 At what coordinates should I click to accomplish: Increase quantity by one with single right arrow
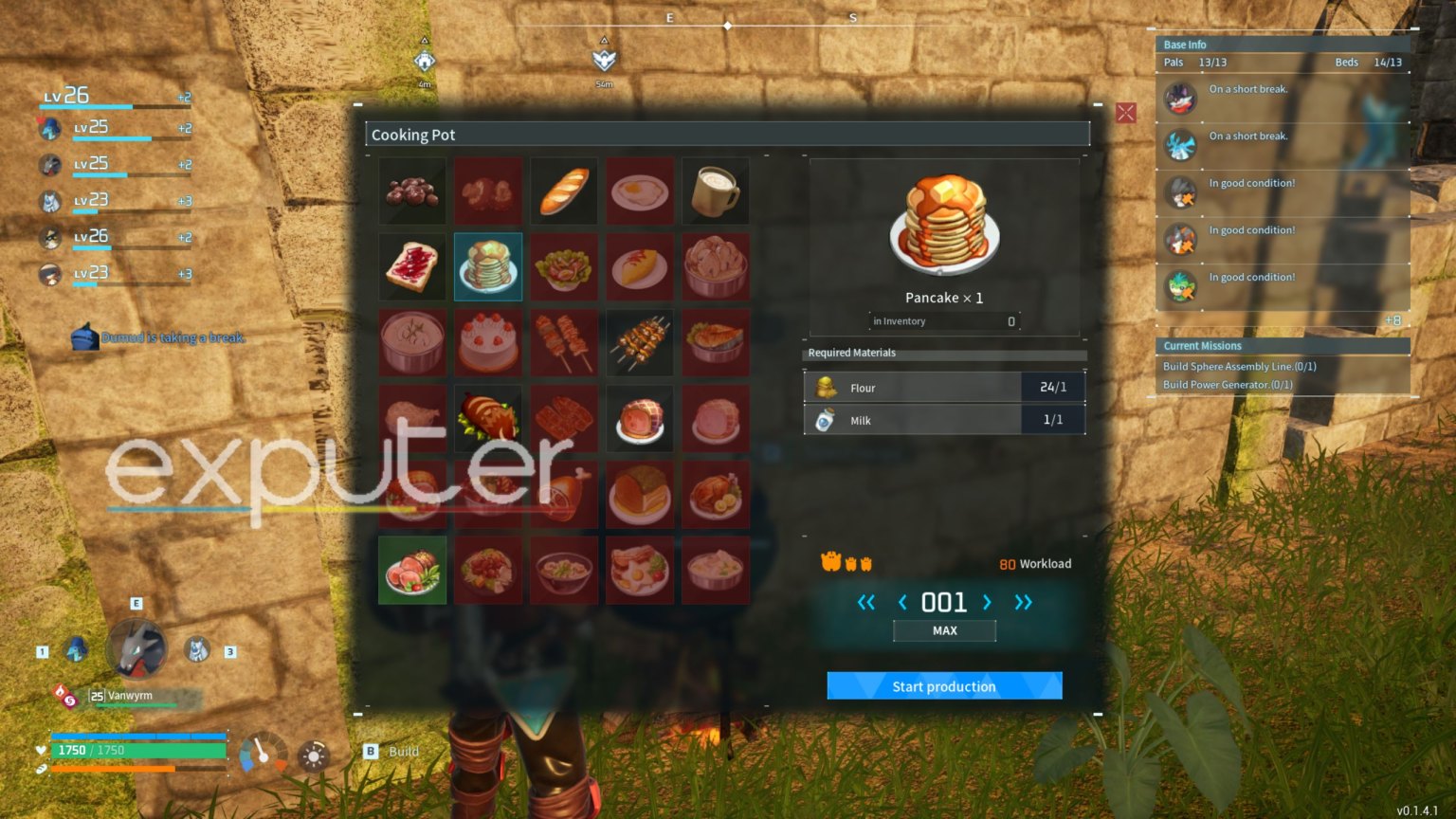coord(987,602)
